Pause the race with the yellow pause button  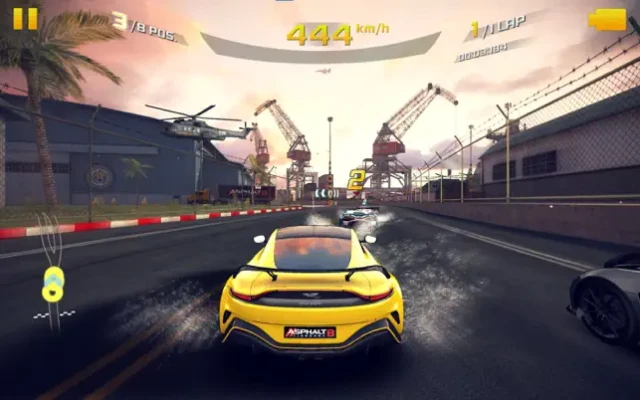point(25,18)
